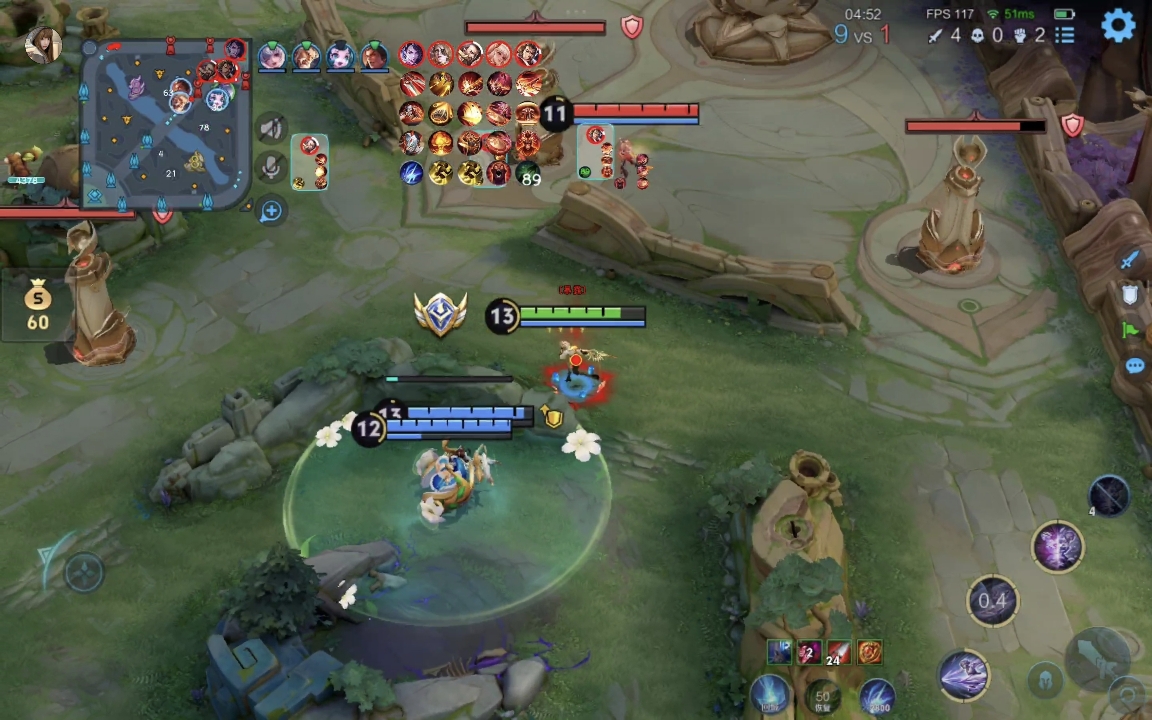The height and width of the screenshot is (720, 1152).
Task: Cast the purple dash slash skill
Action: click(x=964, y=673)
